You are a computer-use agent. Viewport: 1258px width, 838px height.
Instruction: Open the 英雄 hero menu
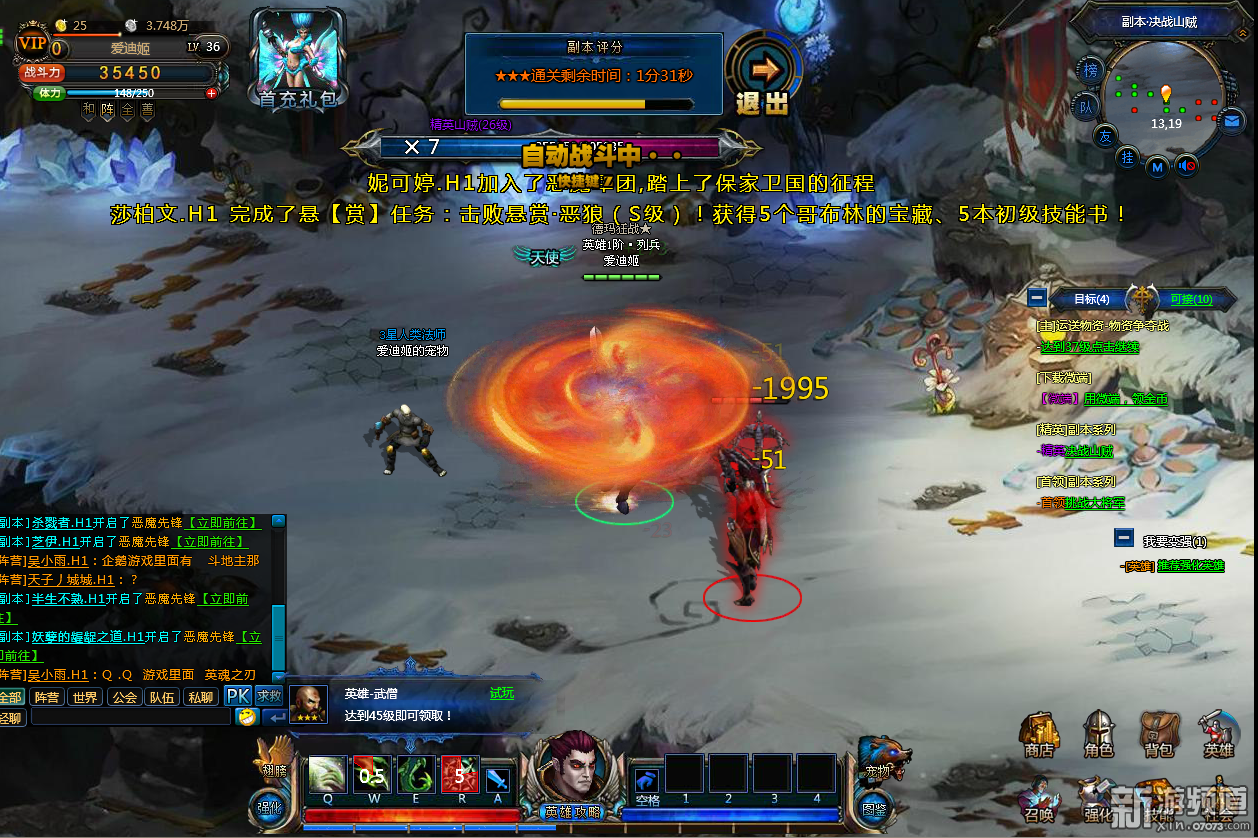pos(1219,733)
